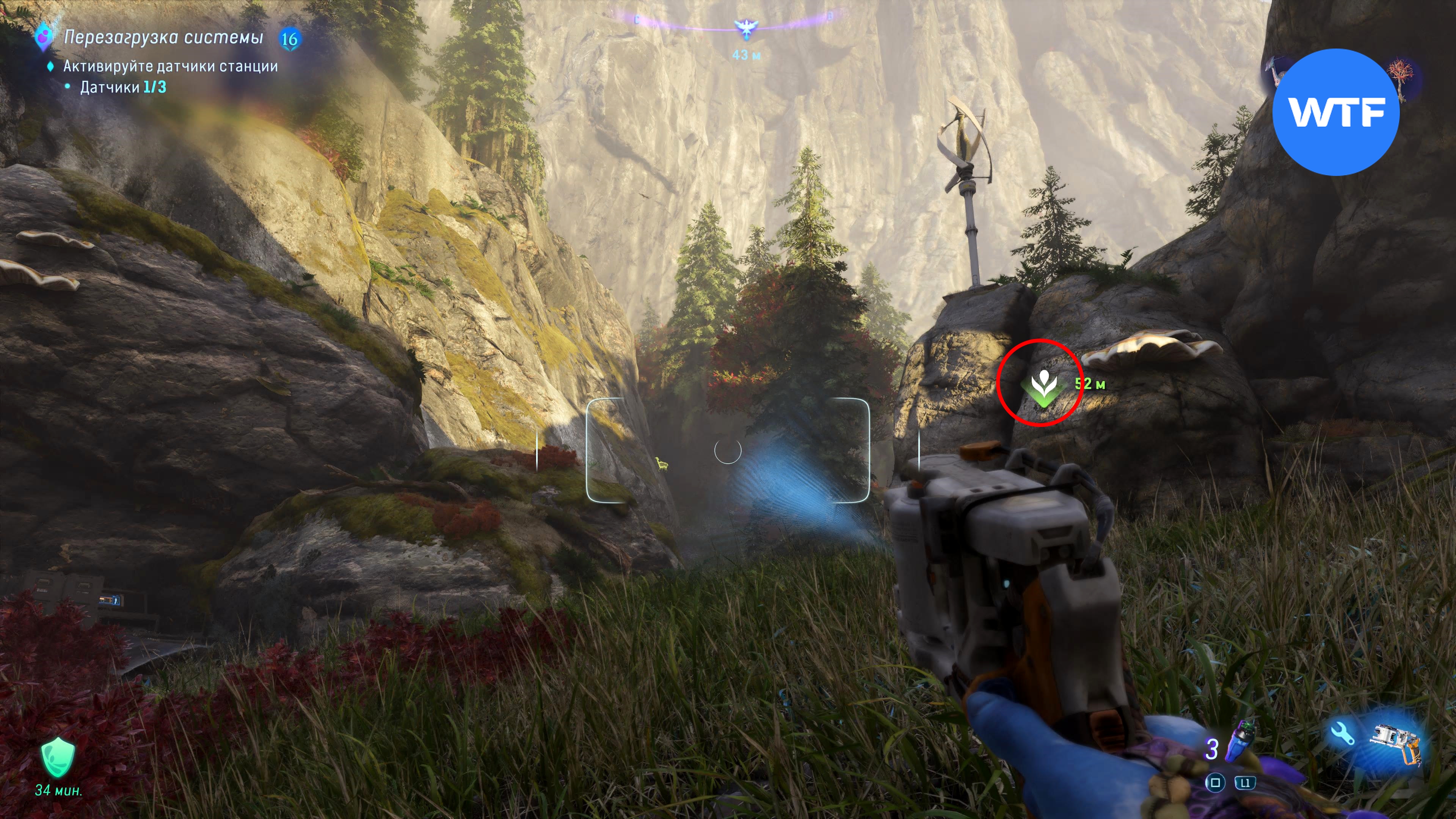Click the level 16 quest badge
This screenshot has height=819, width=1456.
click(289, 39)
